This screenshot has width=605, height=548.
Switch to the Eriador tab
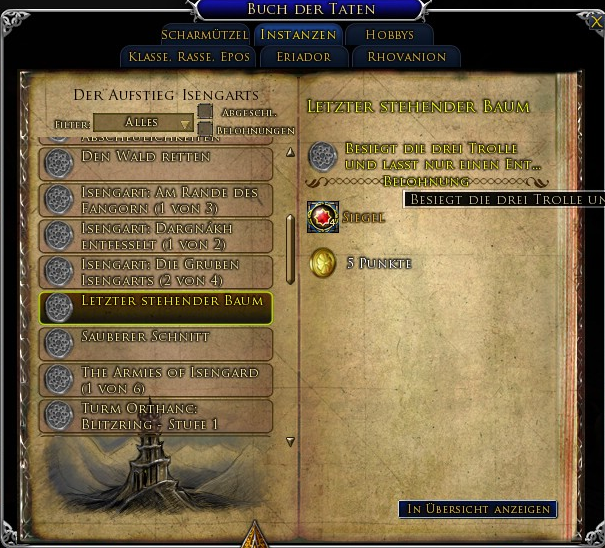pos(303,57)
